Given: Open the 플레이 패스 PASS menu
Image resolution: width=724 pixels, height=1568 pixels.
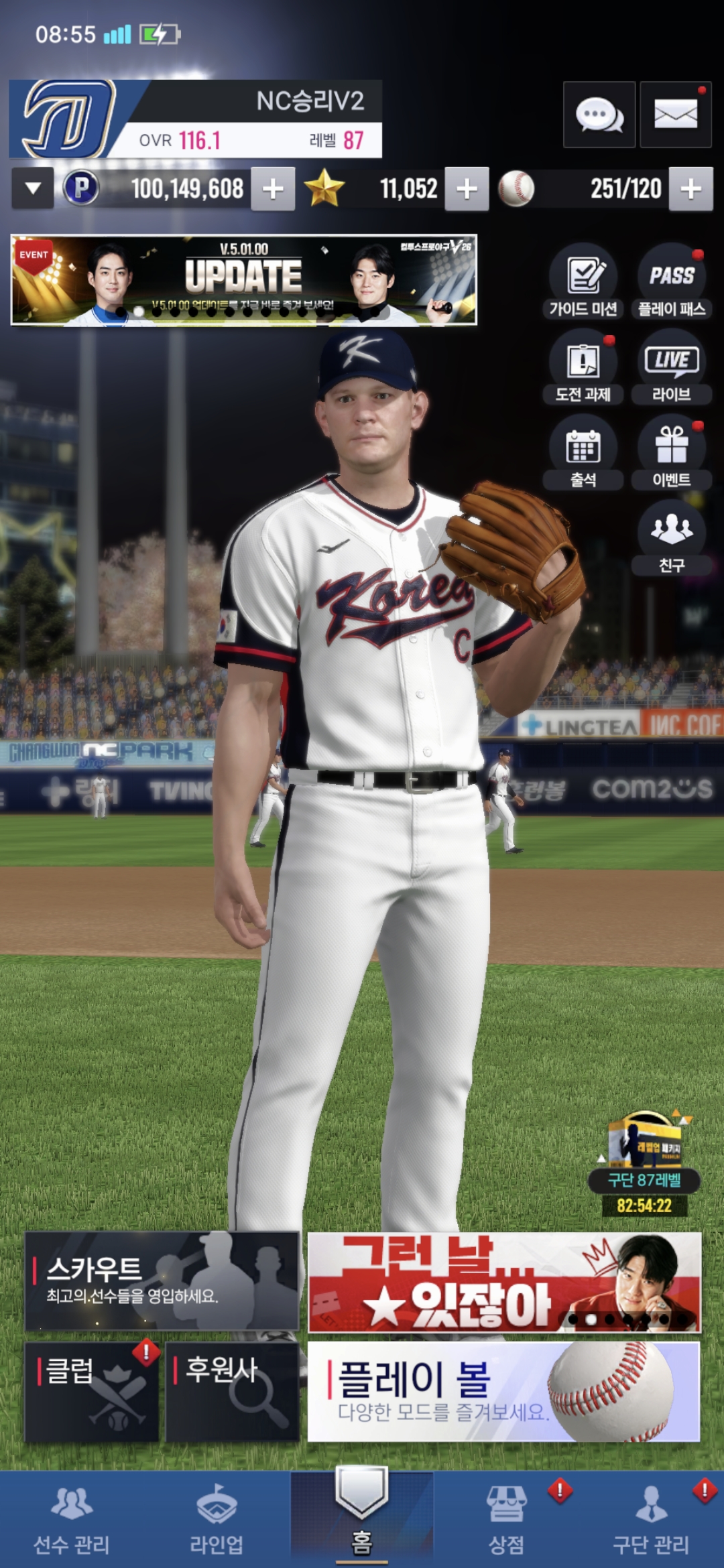Looking at the screenshot, I should [671, 281].
